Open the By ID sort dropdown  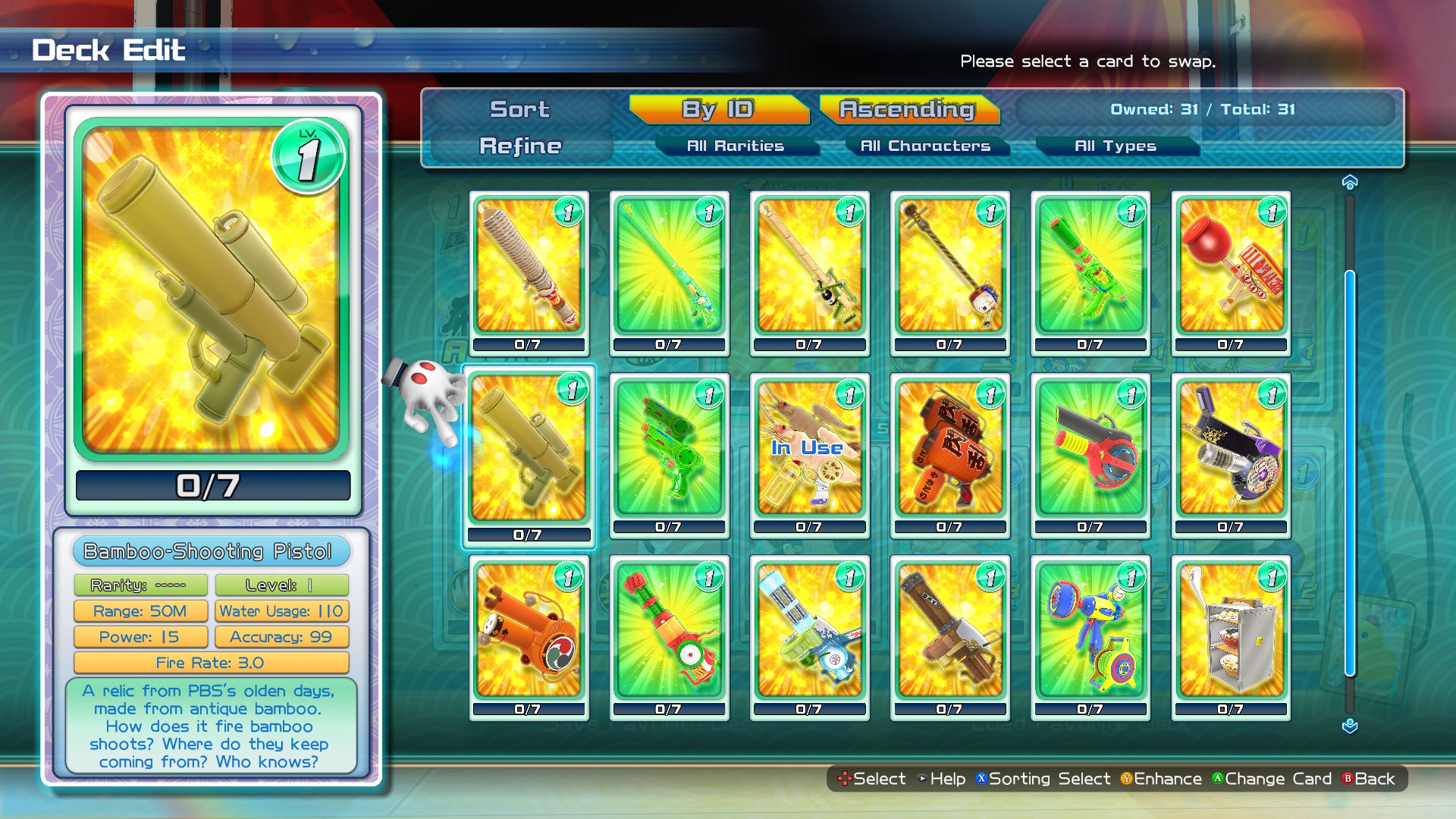point(717,108)
